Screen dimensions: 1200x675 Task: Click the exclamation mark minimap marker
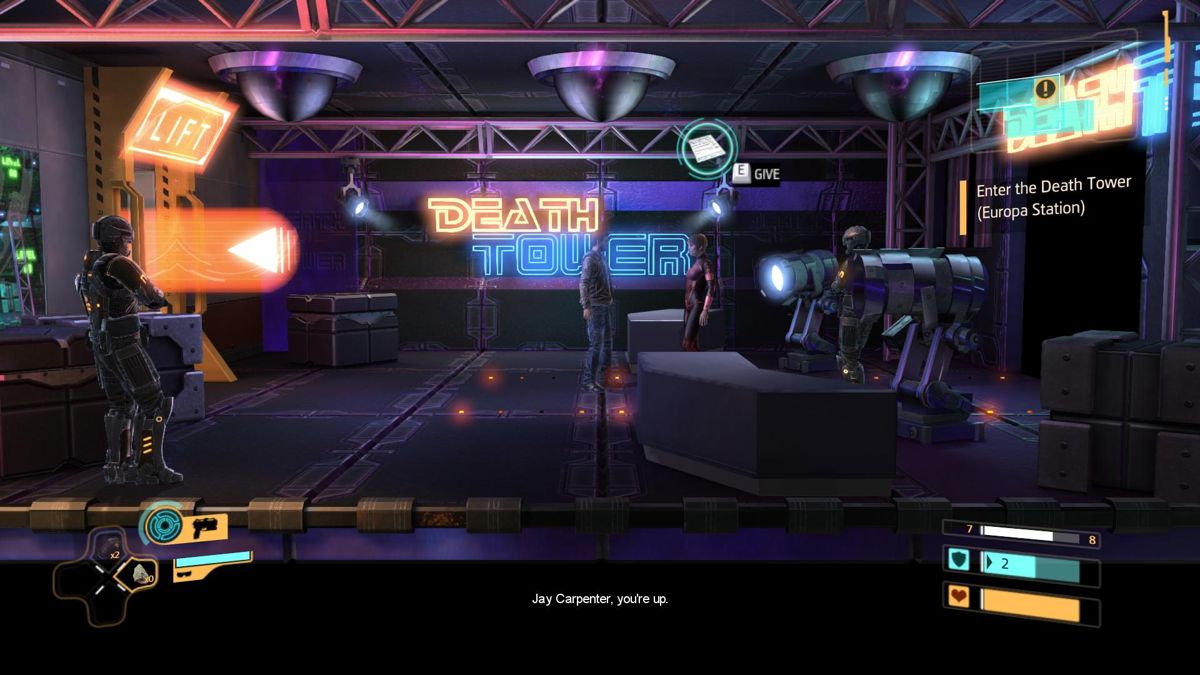coord(1045,89)
